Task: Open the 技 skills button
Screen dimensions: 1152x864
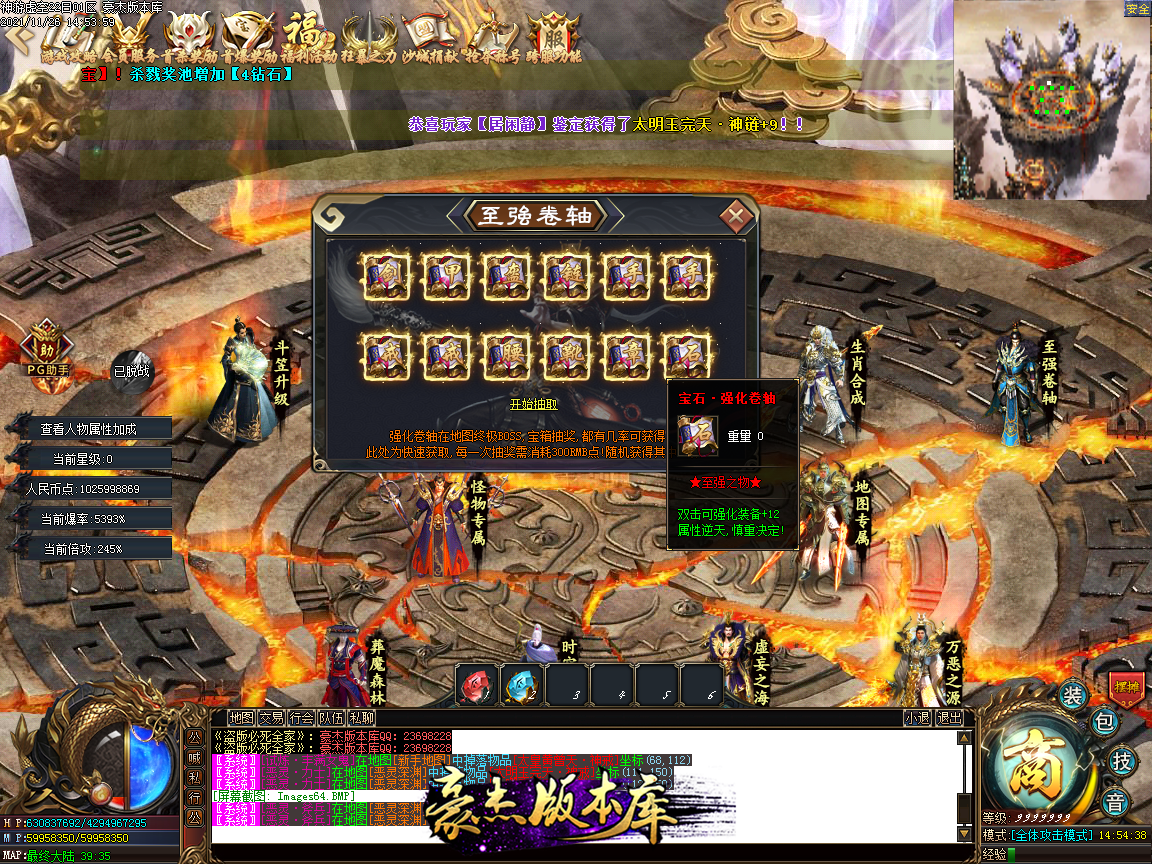Action: click(1123, 761)
